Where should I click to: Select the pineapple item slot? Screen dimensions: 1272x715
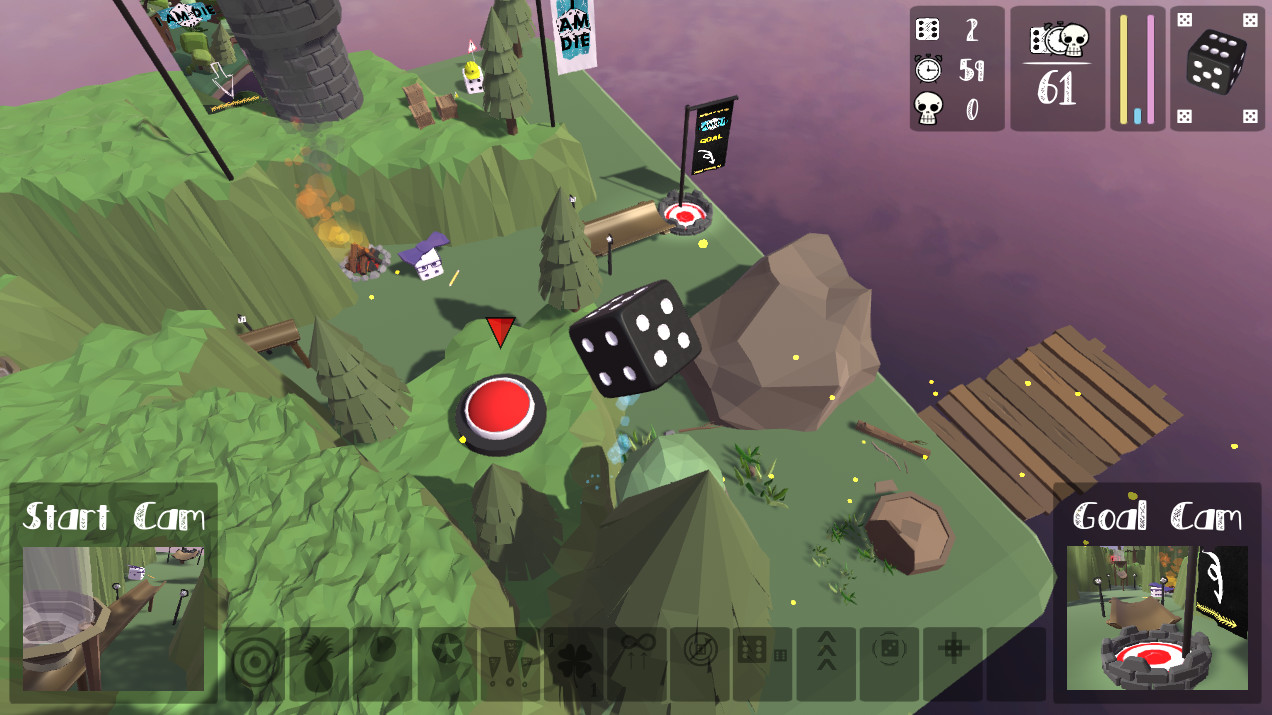click(319, 663)
